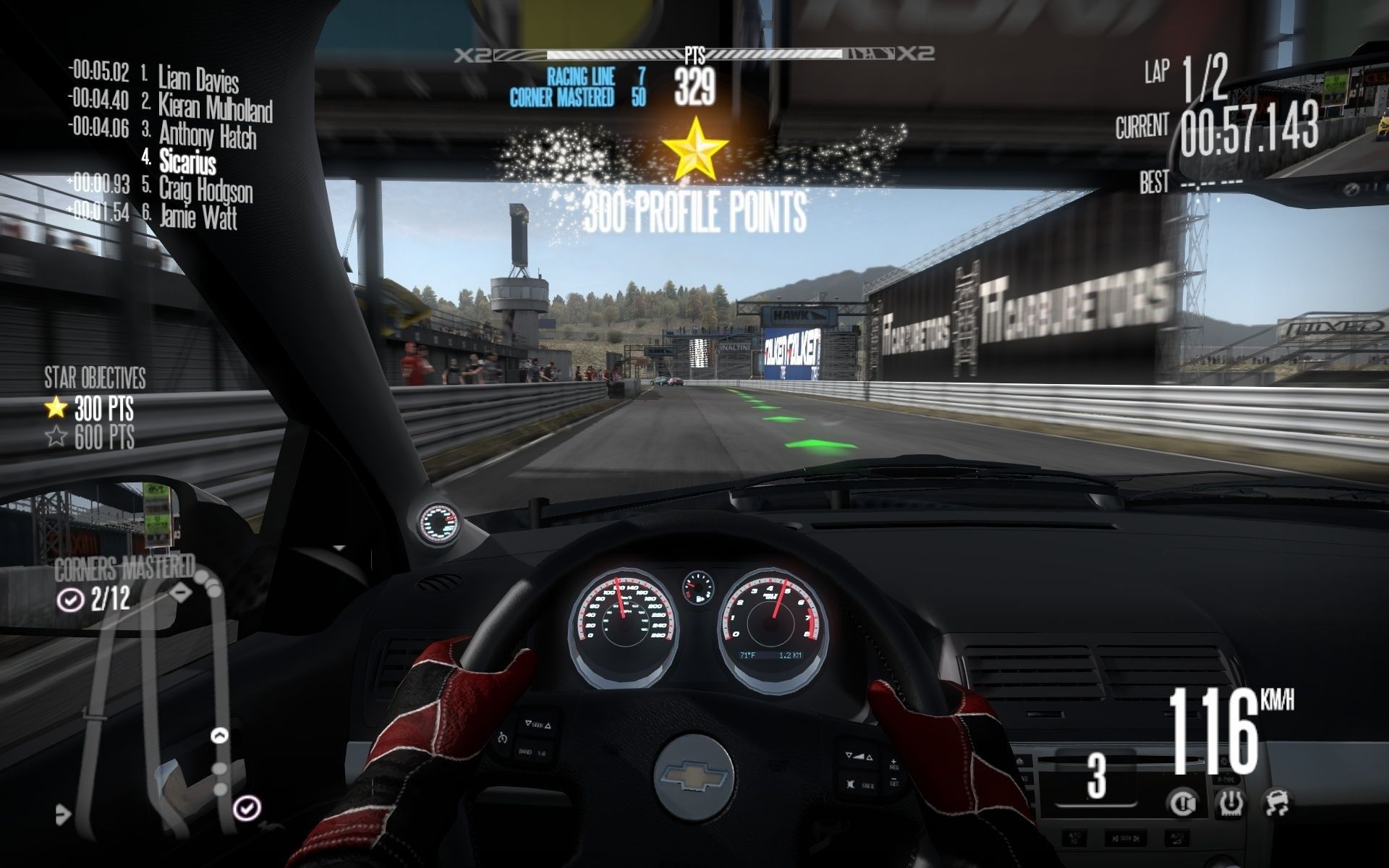Select the checkmark corner marker on minimap

point(248,807)
